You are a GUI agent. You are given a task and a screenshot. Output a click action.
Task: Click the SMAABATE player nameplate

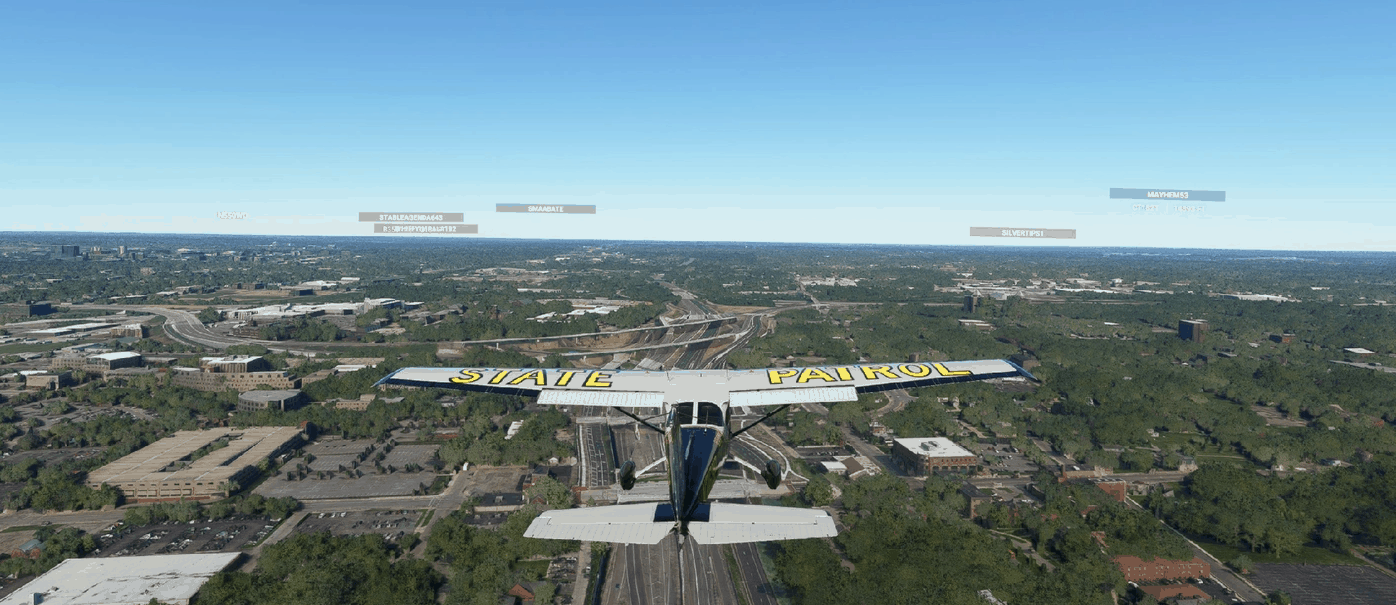point(545,209)
